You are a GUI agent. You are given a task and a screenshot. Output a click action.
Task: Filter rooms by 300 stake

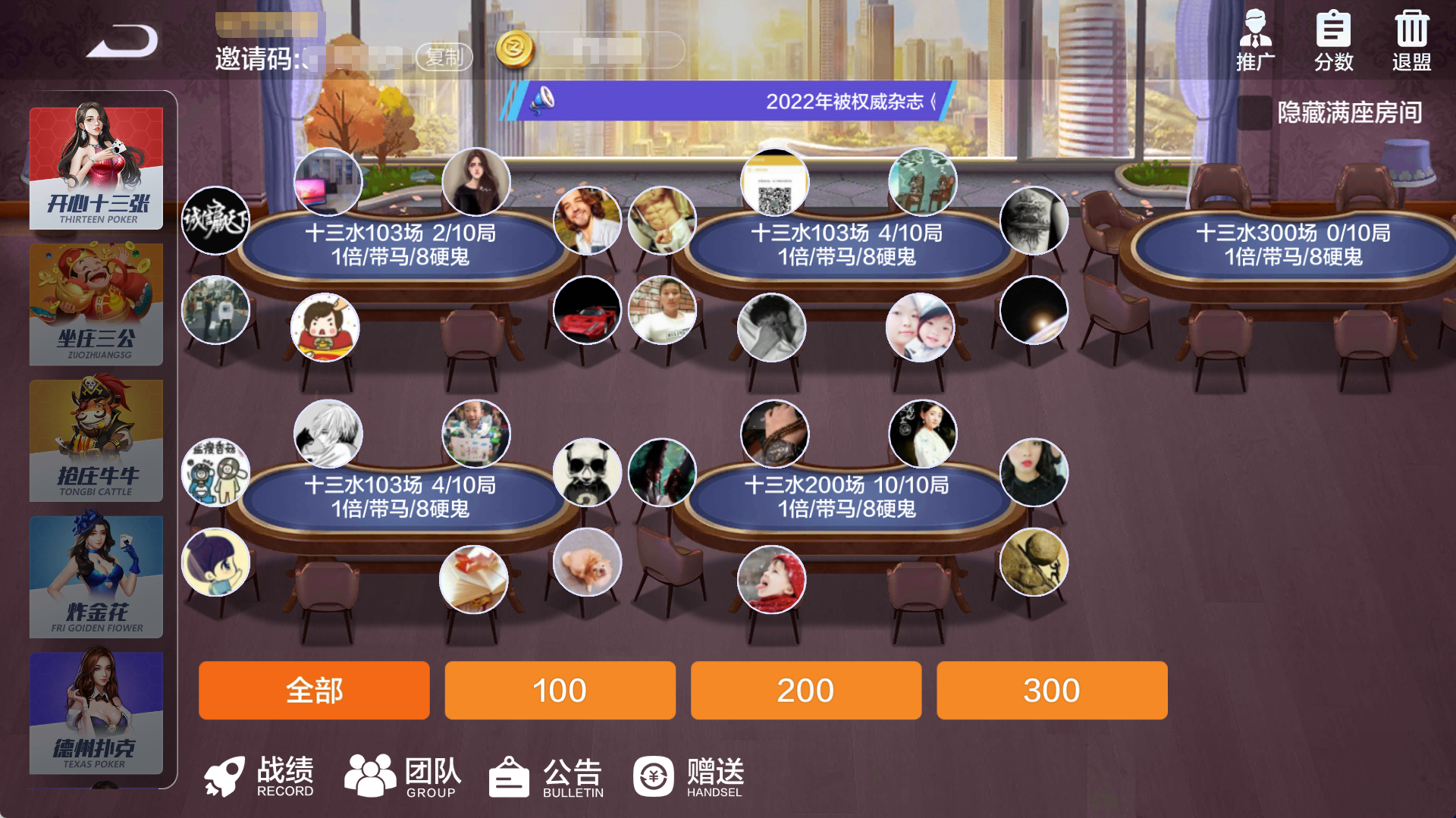pyautogui.click(x=1052, y=691)
